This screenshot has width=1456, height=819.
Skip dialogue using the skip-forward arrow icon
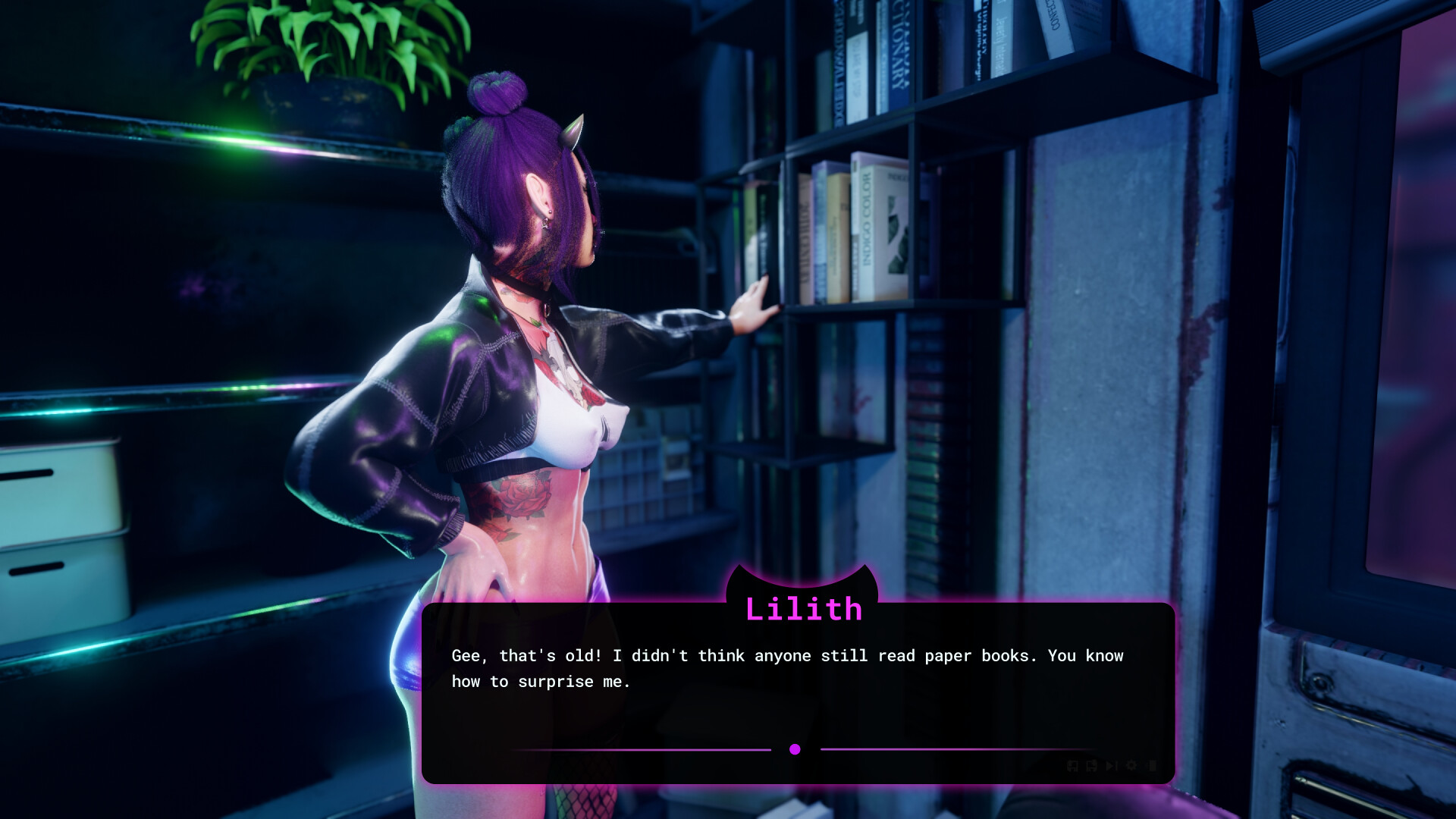click(1111, 766)
